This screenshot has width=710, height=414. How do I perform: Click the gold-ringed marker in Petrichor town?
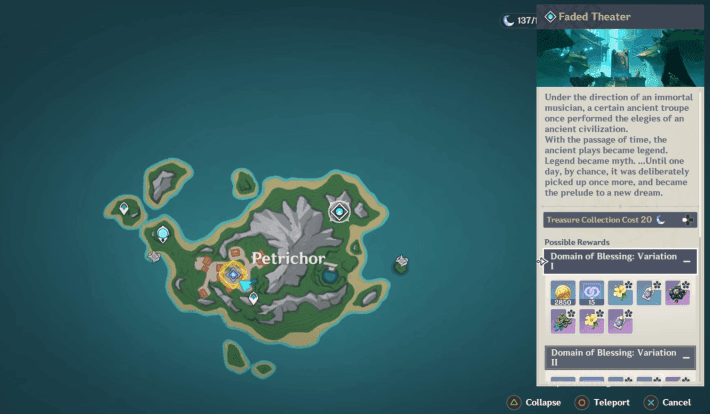(233, 273)
